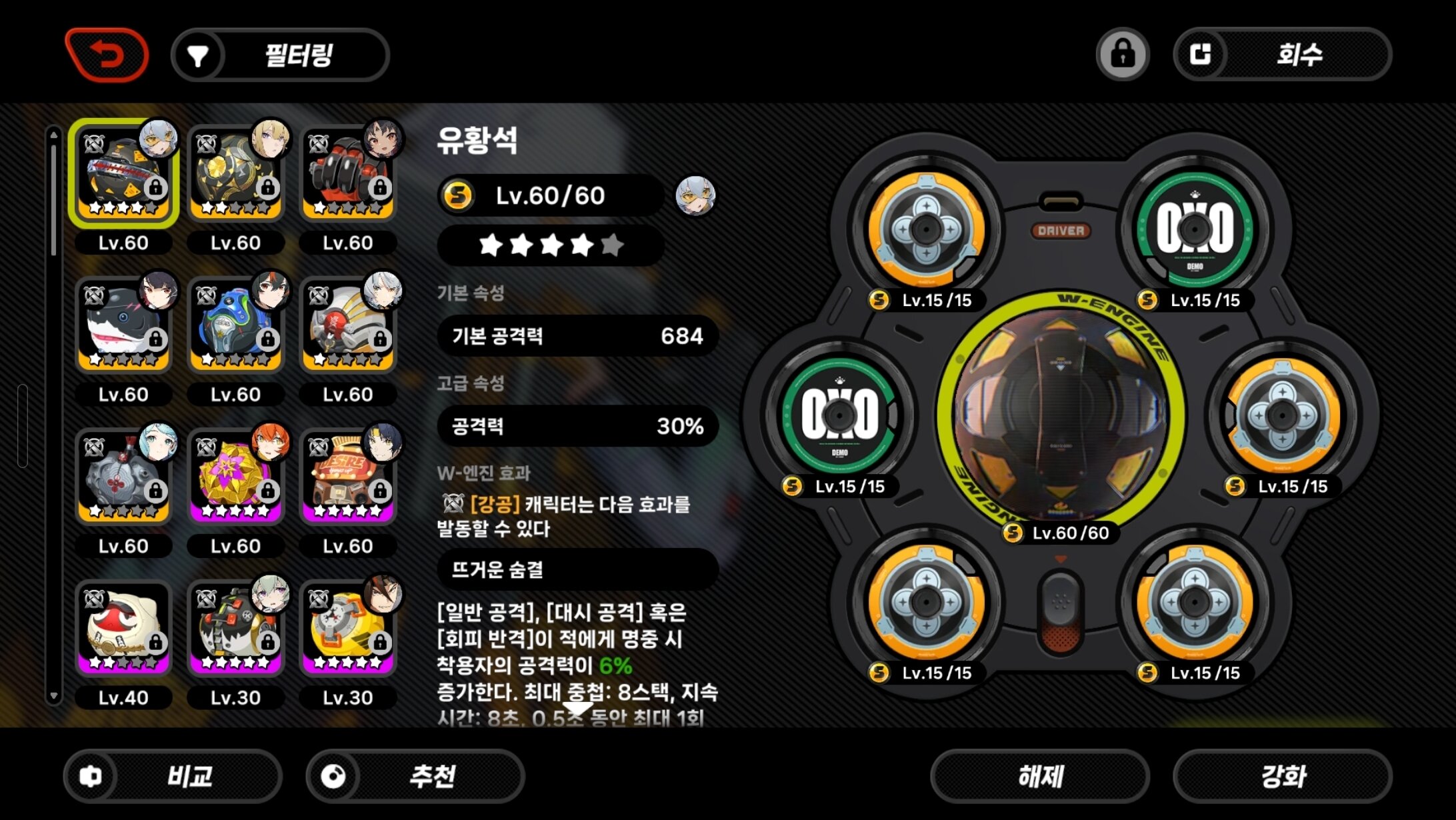This screenshot has width=1456, height=820.
Task: Pick the blue helmet W-Engine
Action: [235, 325]
